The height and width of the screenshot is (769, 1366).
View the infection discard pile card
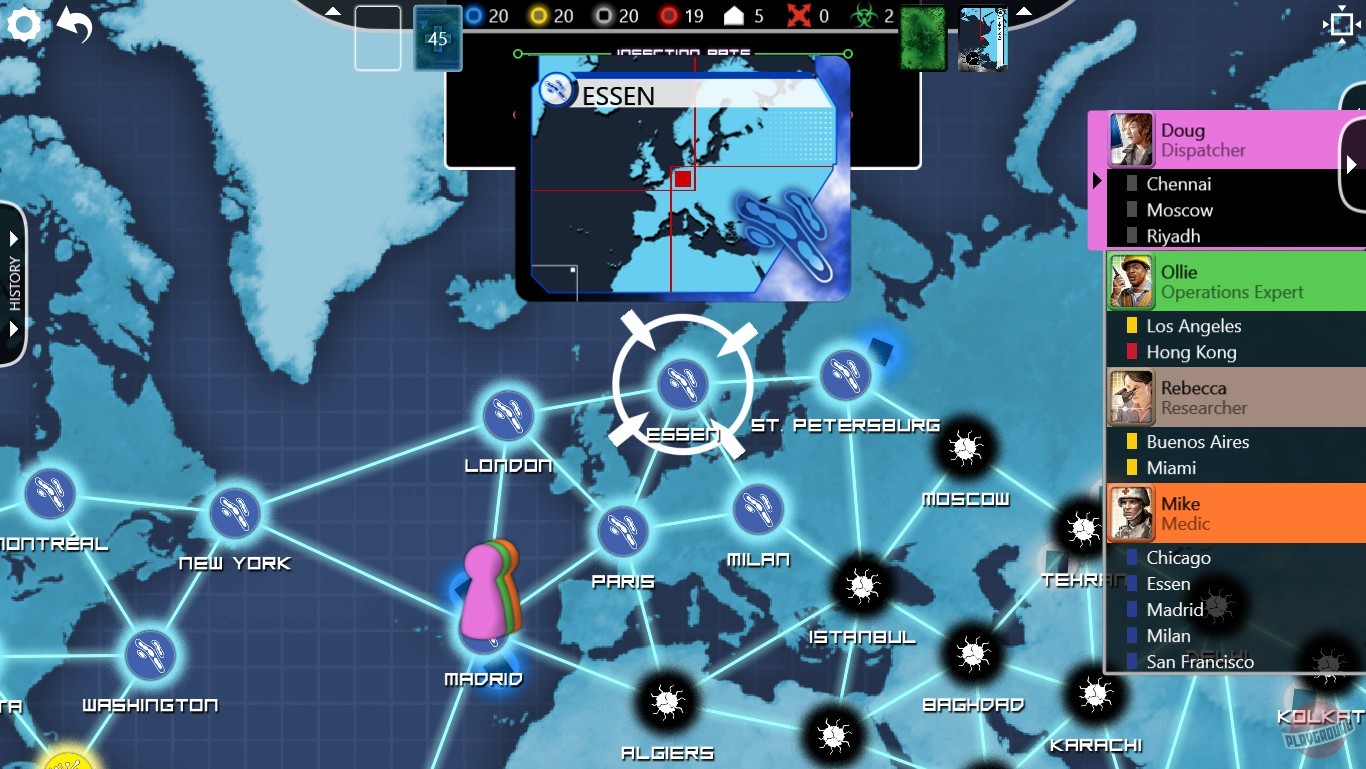pyautogui.click(x=981, y=39)
